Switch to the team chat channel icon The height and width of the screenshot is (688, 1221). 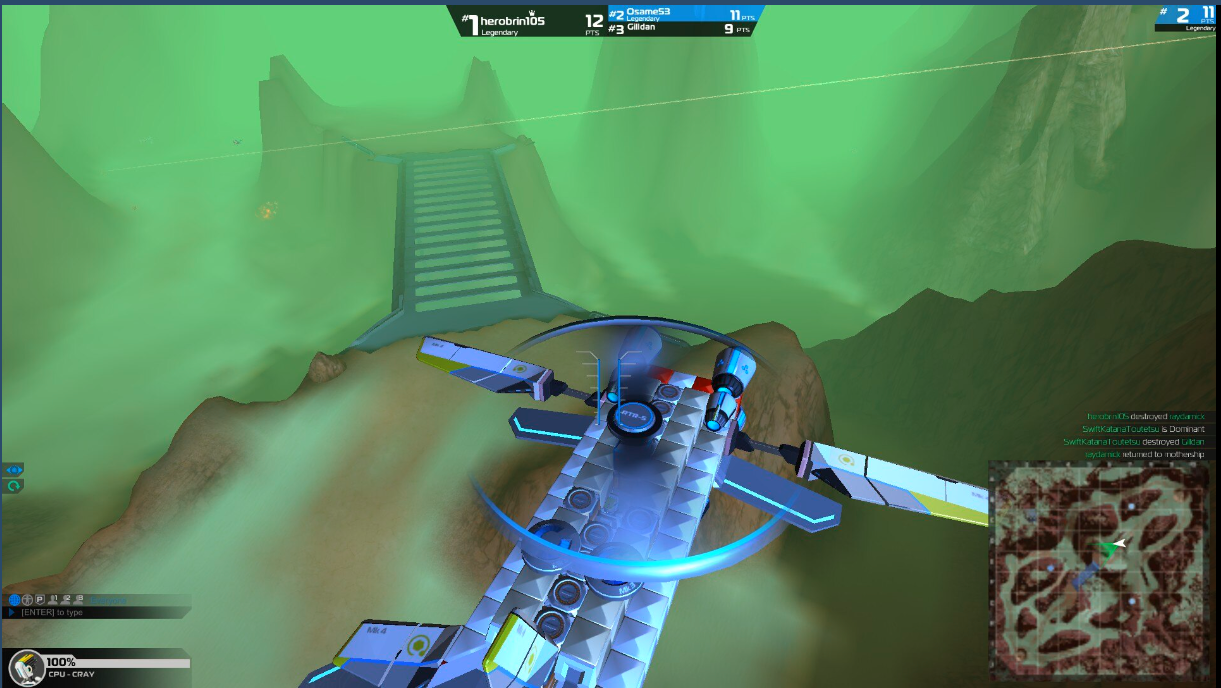[x=28, y=600]
